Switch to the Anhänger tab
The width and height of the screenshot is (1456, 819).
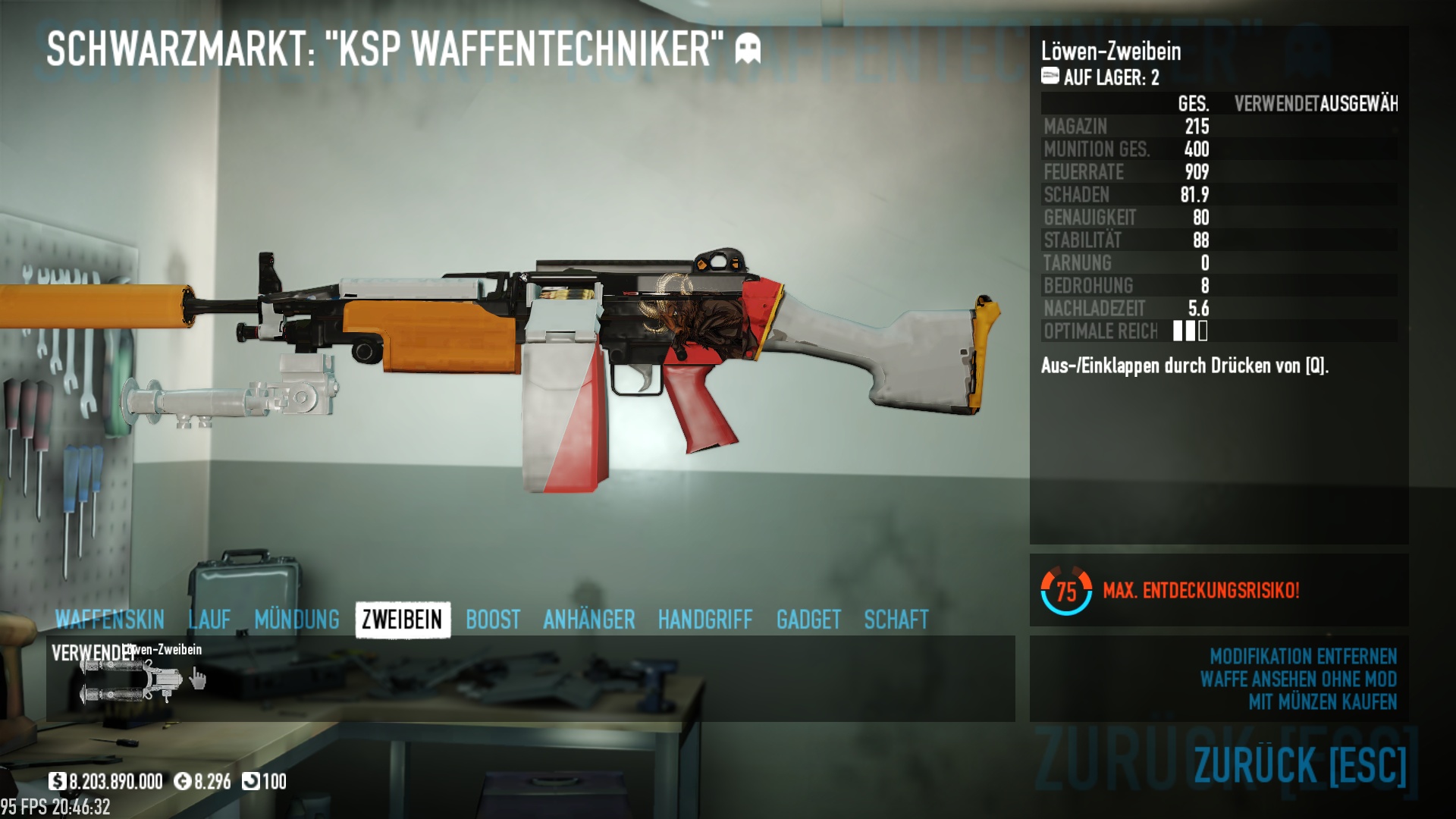click(589, 620)
